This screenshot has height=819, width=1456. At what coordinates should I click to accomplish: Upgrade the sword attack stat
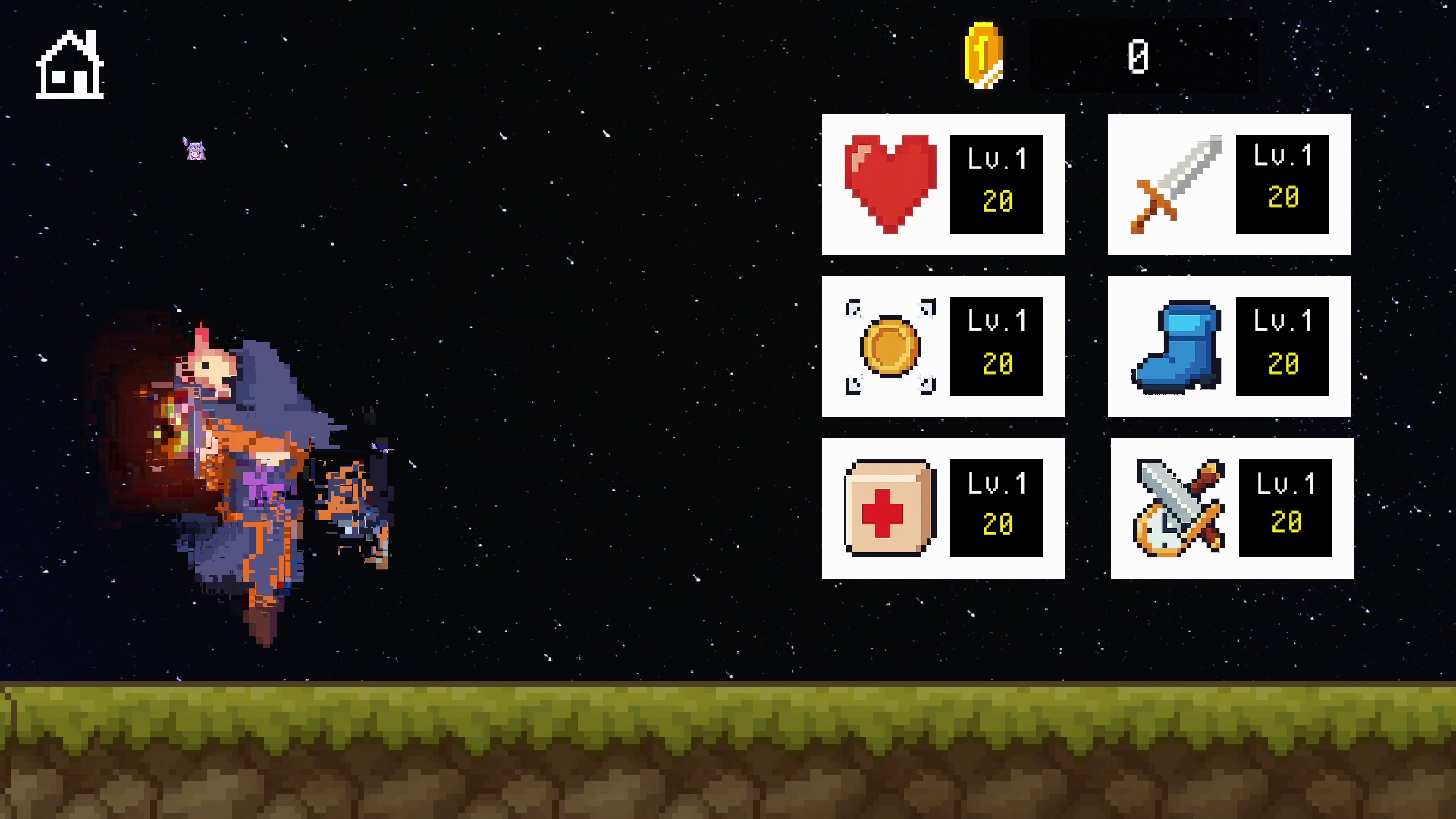coord(1228,184)
